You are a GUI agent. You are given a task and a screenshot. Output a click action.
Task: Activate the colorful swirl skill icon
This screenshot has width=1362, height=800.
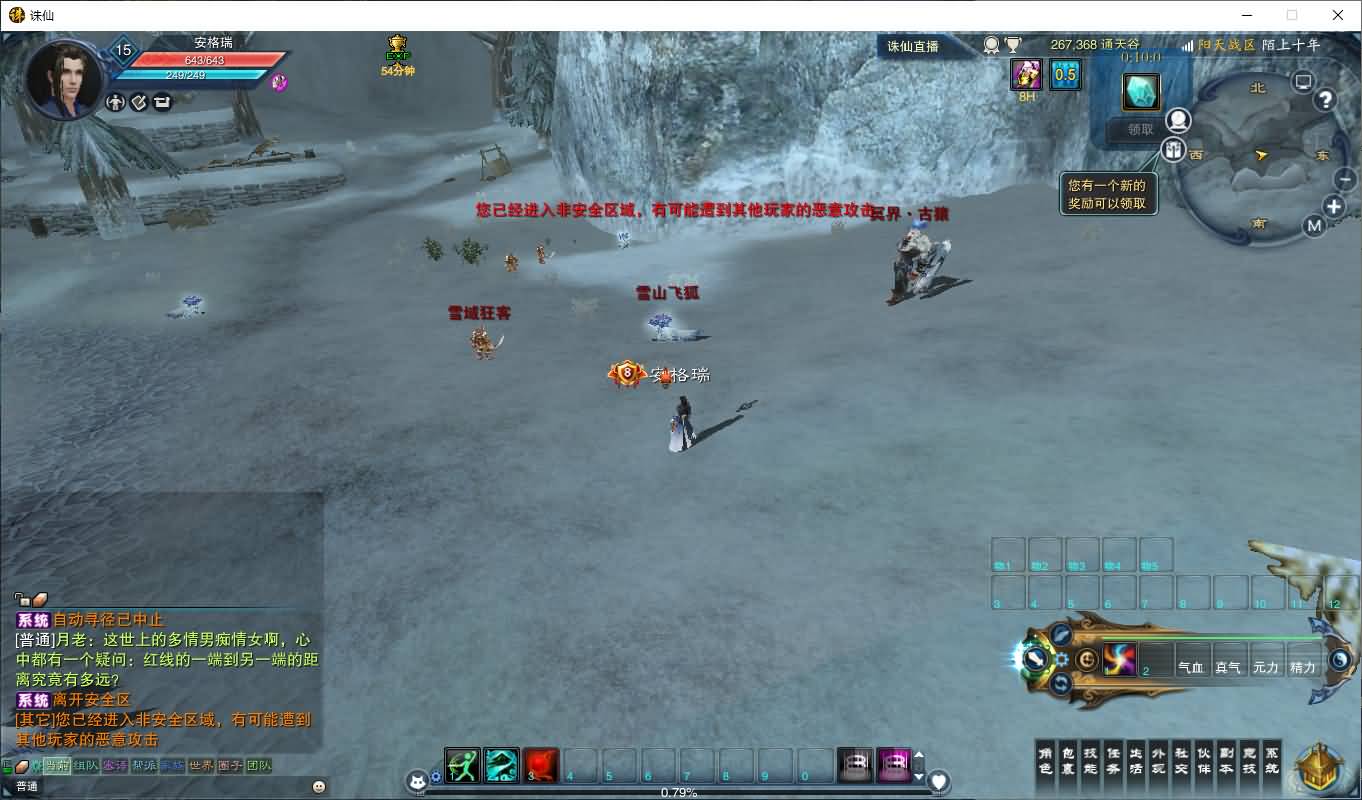(1119, 659)
